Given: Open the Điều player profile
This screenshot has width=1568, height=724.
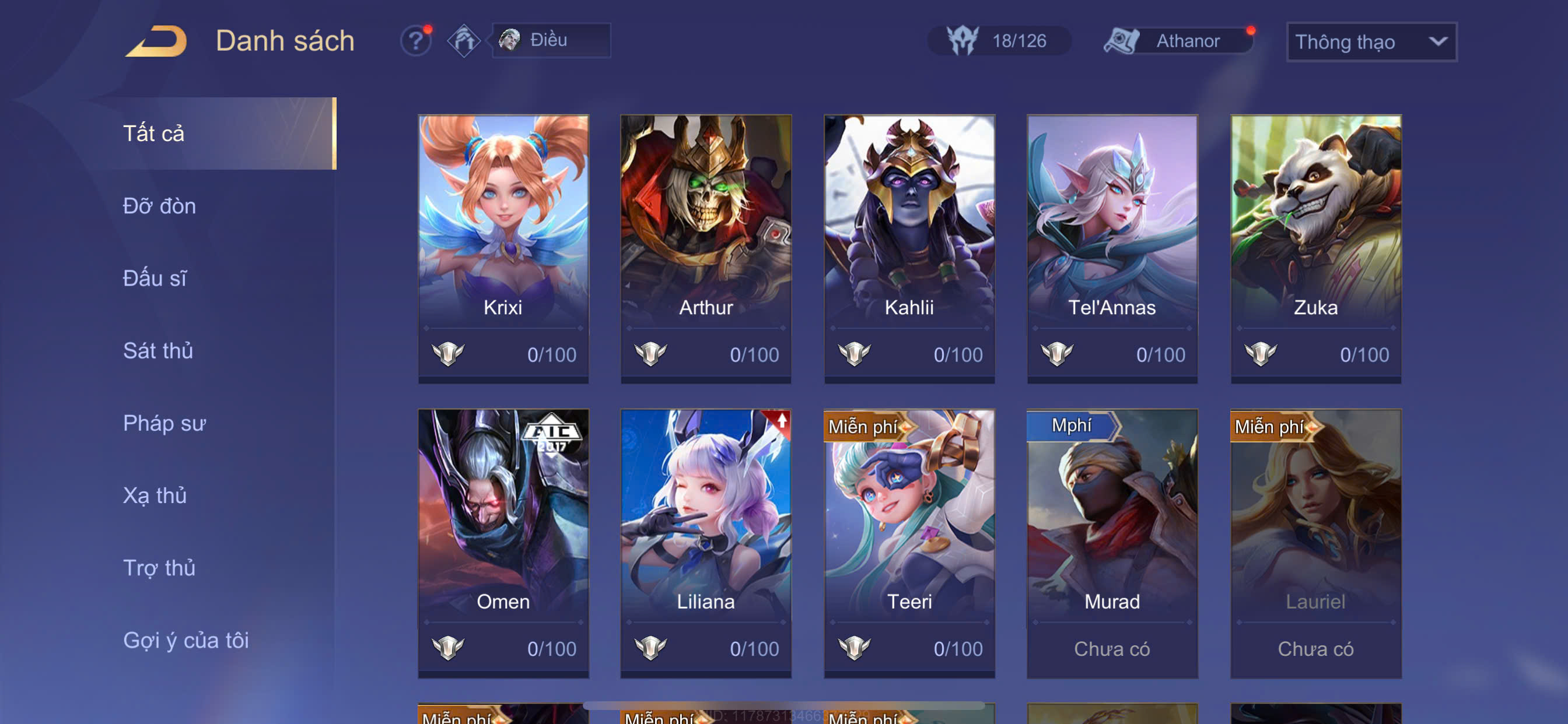Looking at the screenshot, I should (x=550, y=40).
